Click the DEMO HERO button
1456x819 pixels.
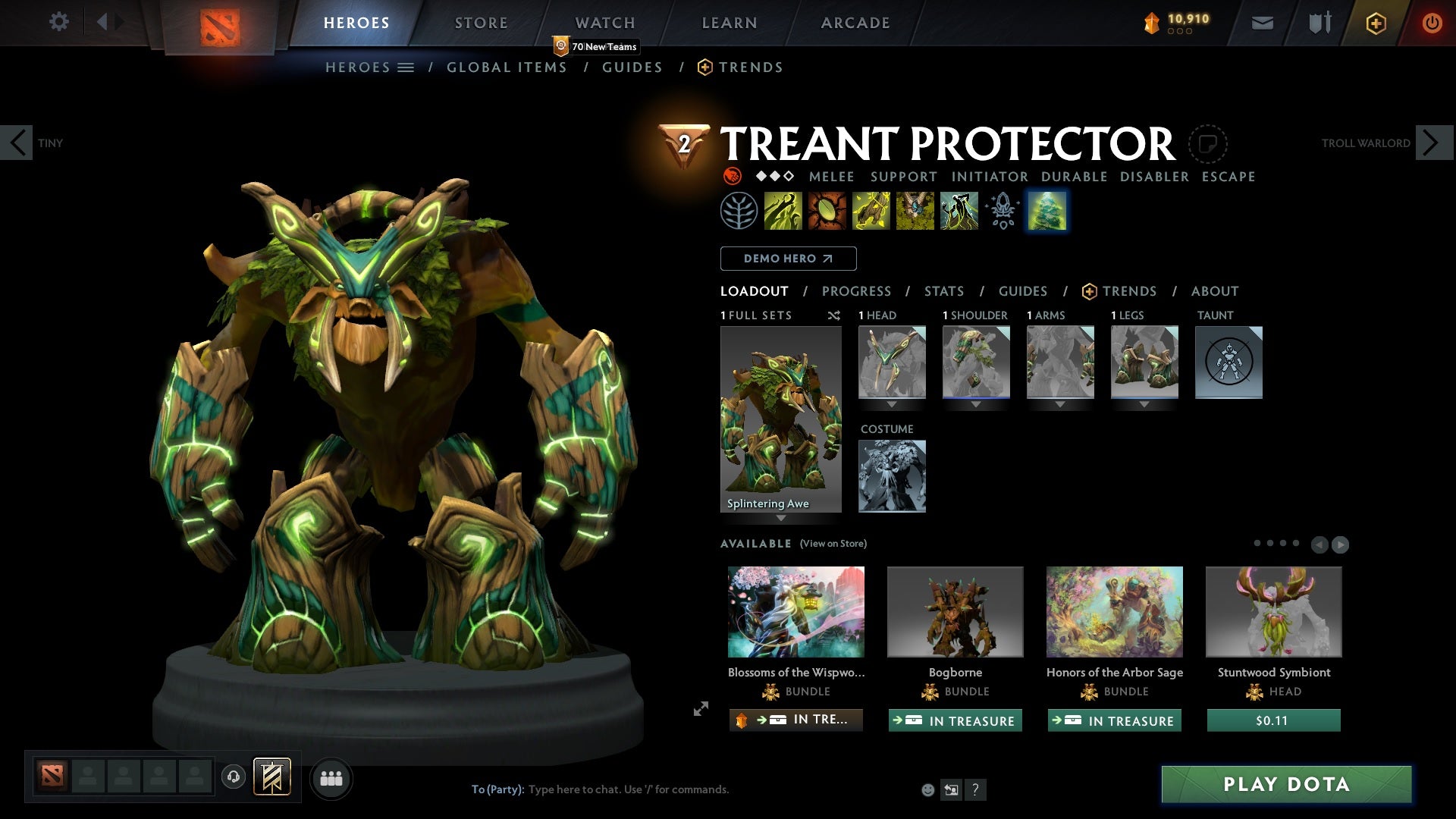[787, 258]
